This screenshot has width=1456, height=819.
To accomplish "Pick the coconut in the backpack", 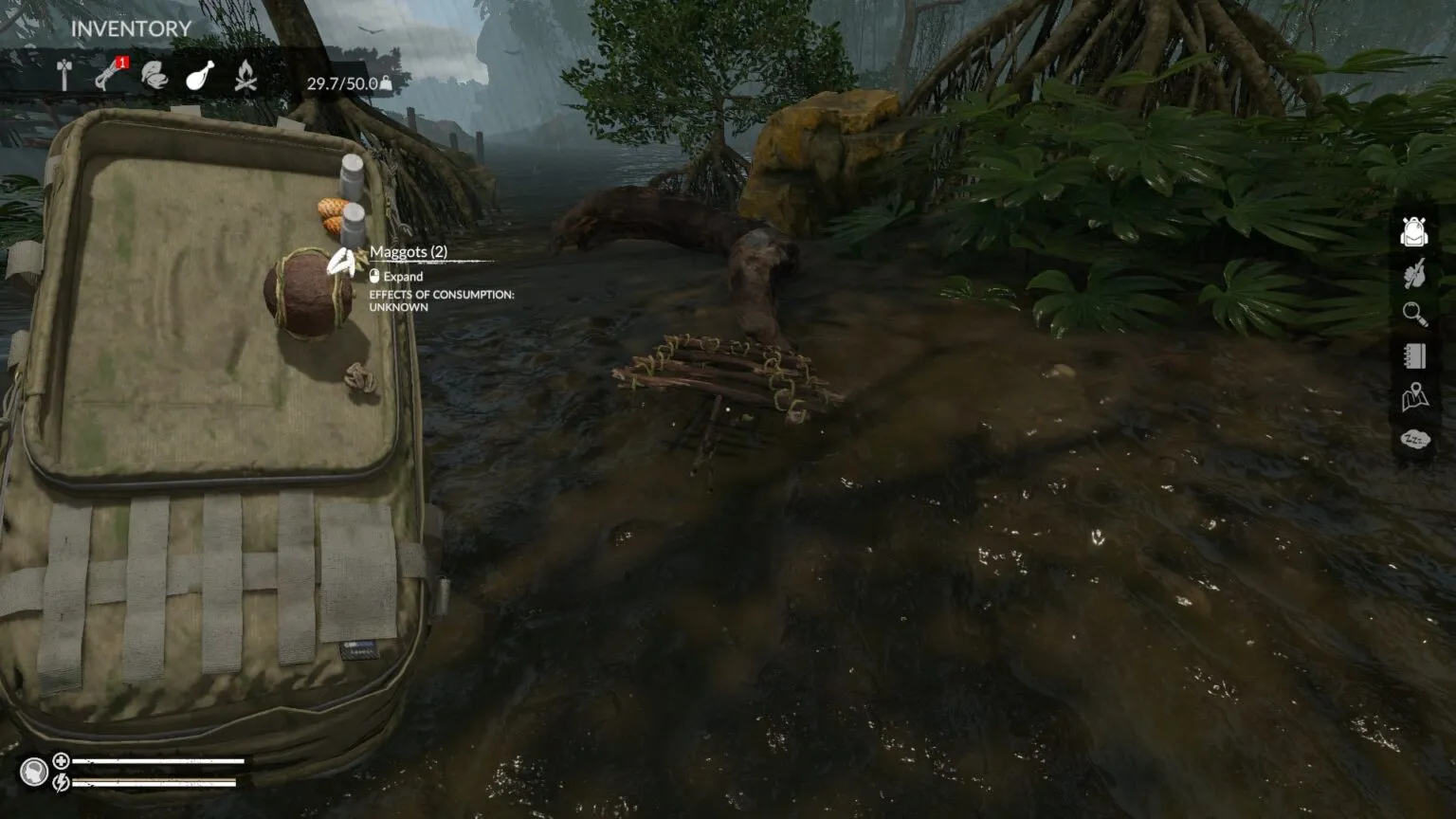I will click(x=305, y=294).
